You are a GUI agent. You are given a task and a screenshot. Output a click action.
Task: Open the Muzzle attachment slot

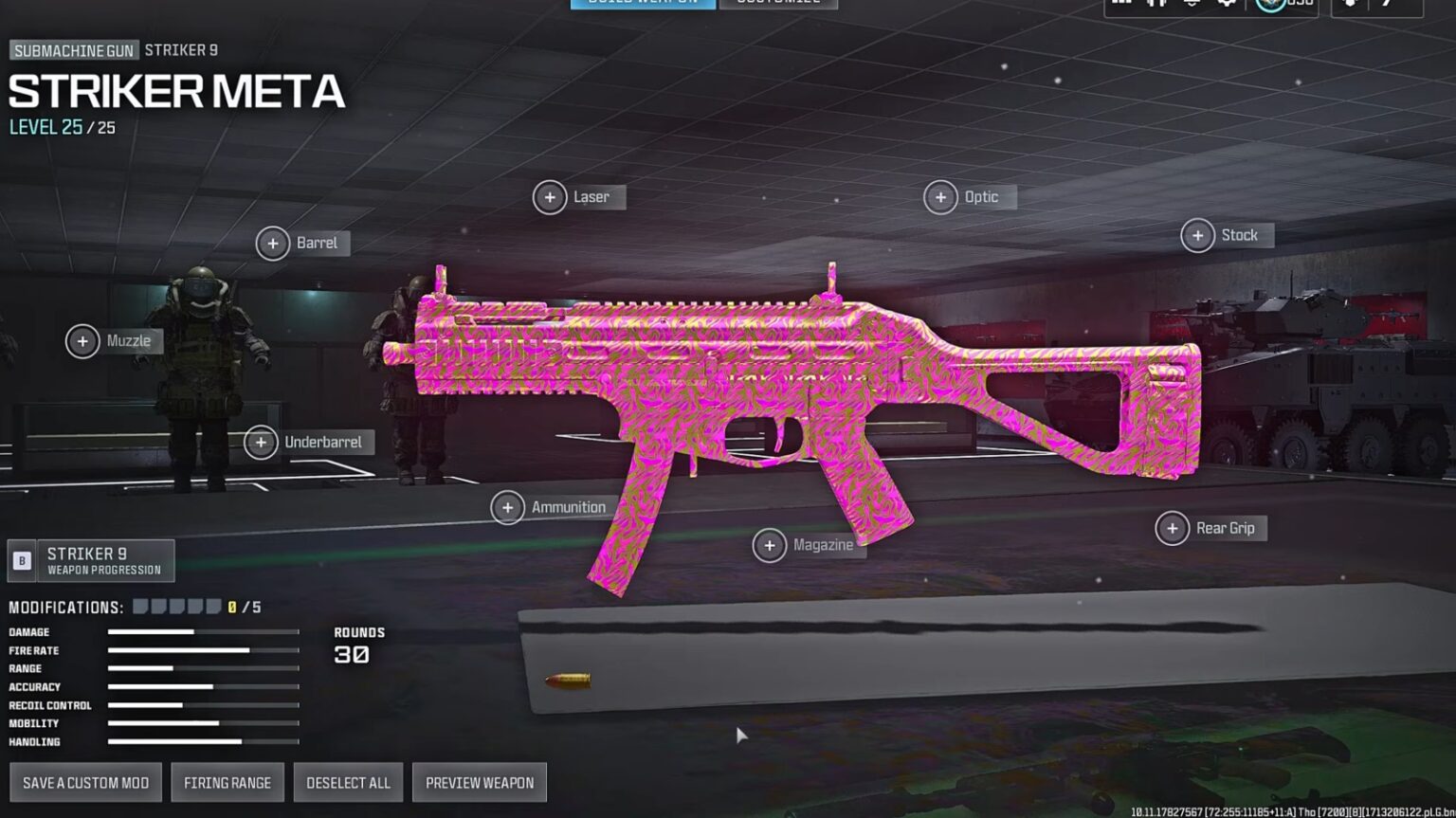point(82,341)
